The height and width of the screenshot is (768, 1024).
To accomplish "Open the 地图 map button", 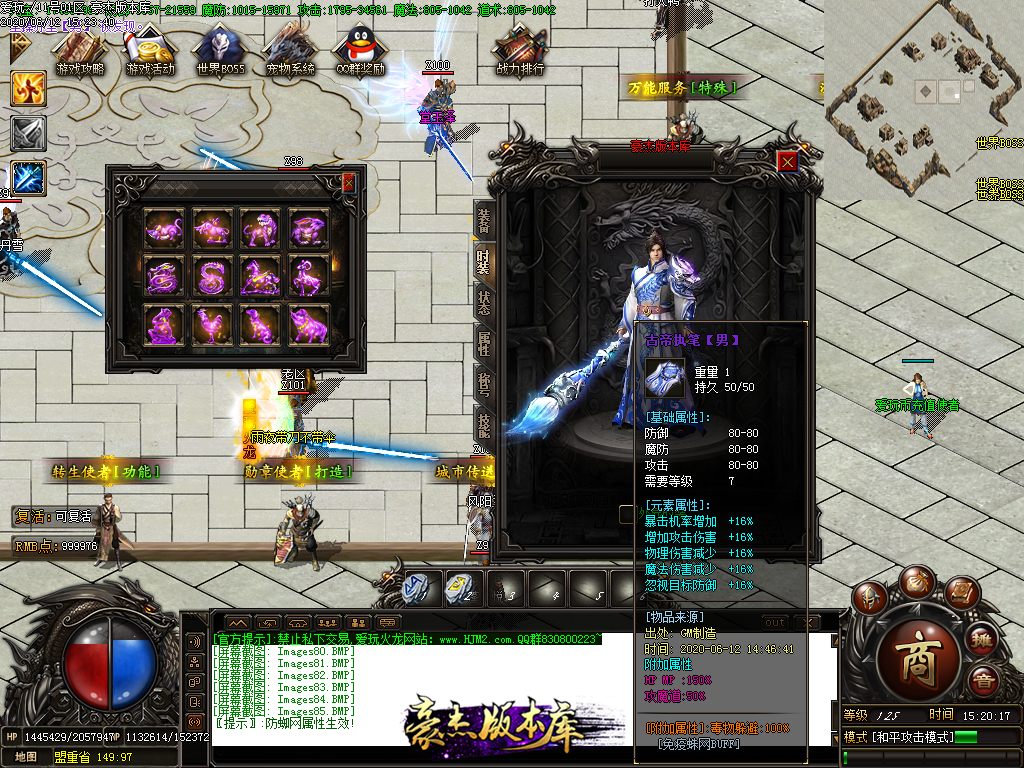I will pos(26,757).
